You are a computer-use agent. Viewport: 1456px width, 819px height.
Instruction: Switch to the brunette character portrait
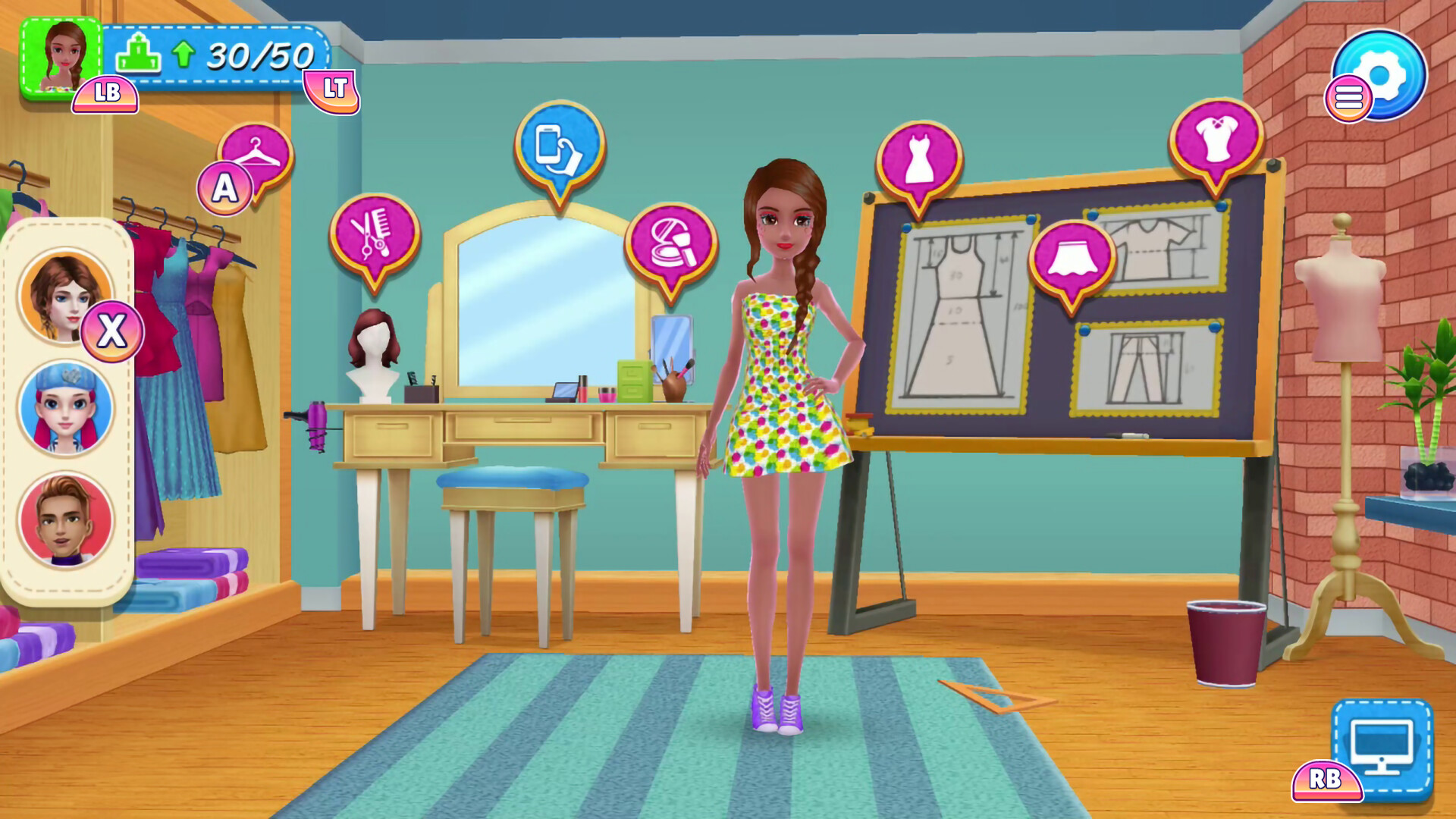click(x=66, y=294)
